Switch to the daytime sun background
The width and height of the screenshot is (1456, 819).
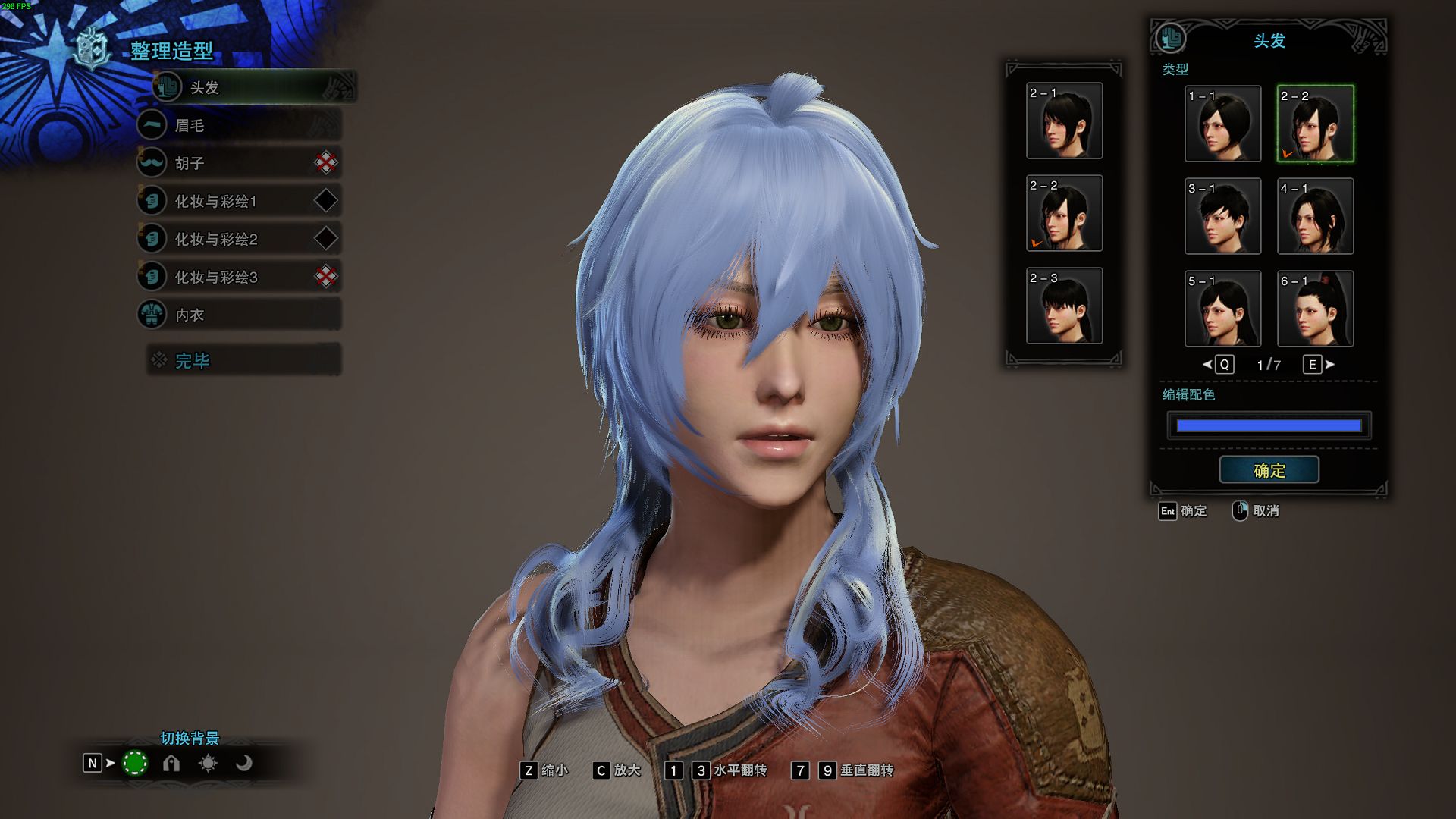pos(208,763)
